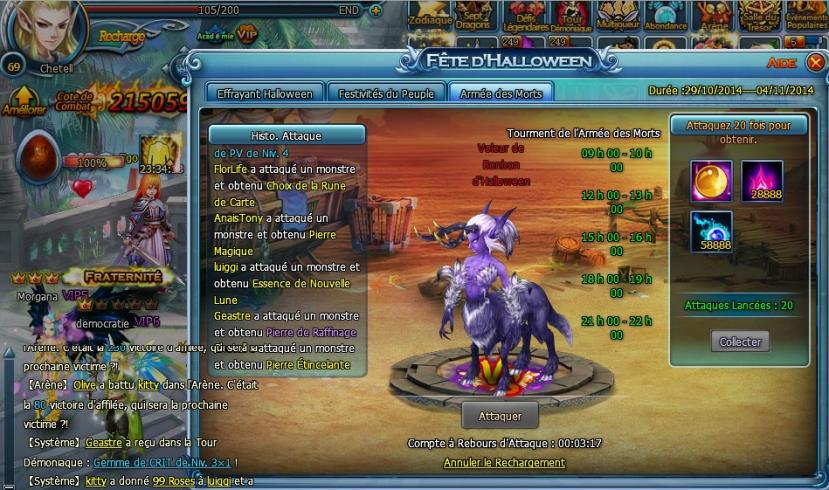This screenshot has width=829, height=490.
Task: Attack the monster with the Attaquer button
Action: pyautogui.click(x=499, y=414)
